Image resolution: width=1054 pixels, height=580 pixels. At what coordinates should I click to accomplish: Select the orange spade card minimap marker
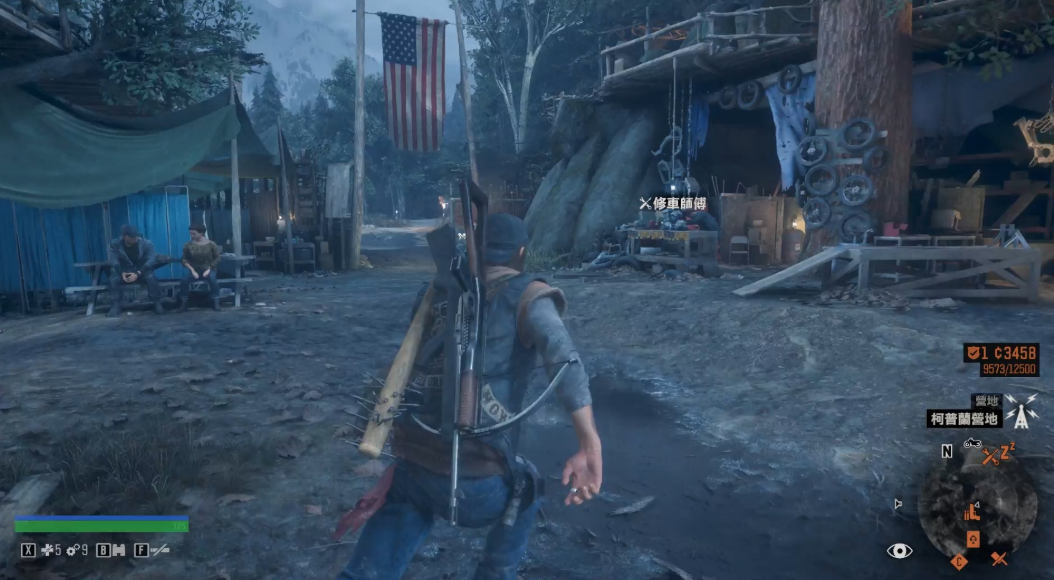pos(973,540)
